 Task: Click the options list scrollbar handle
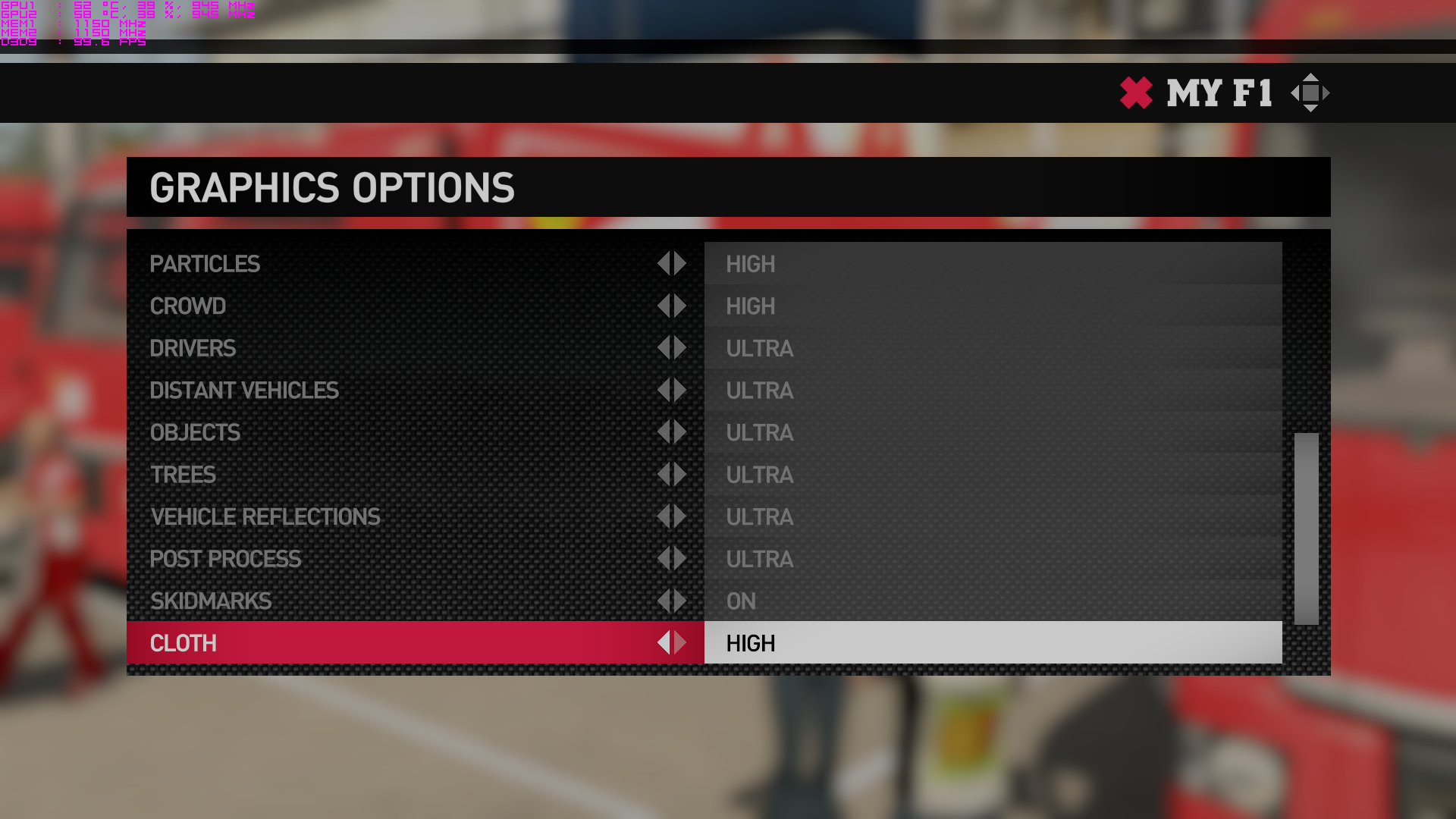point(1306,529)
